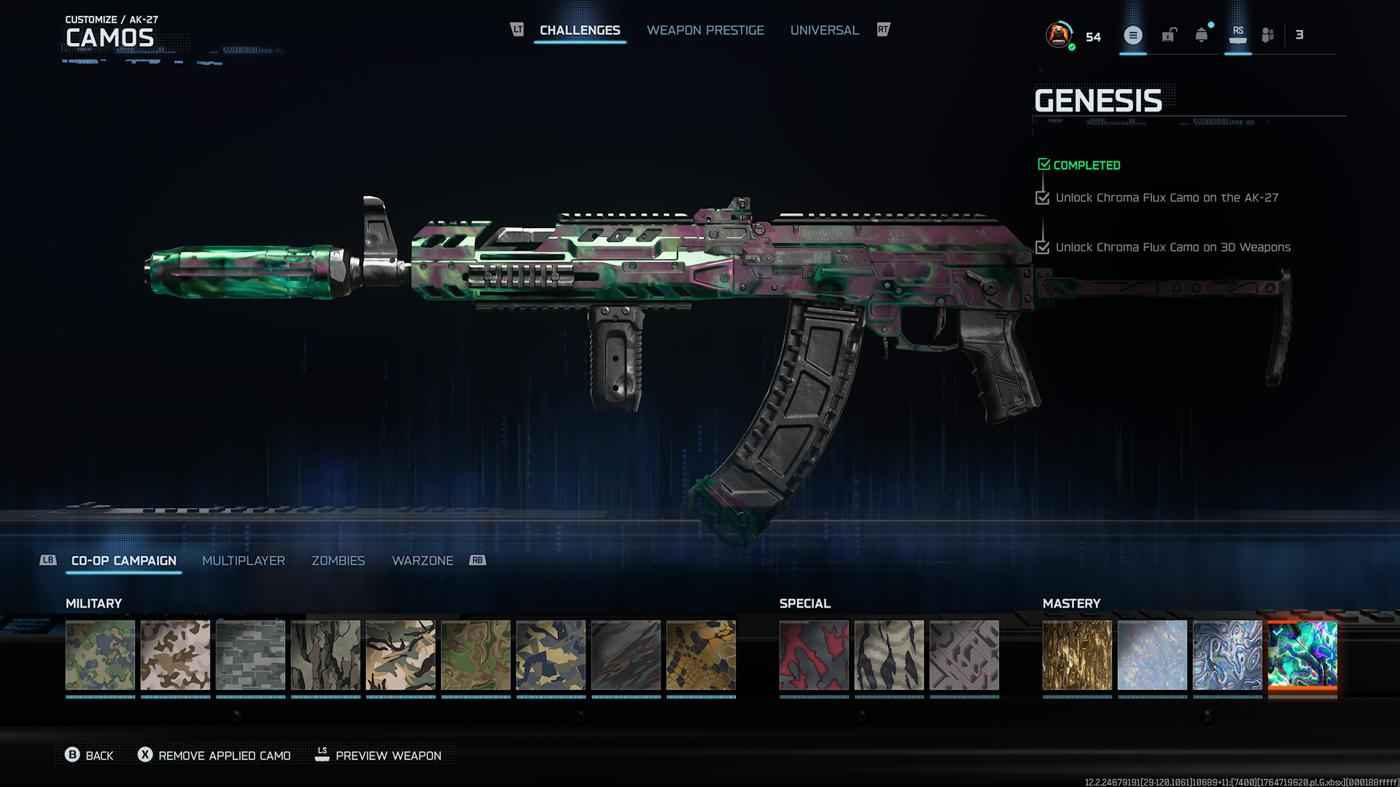Open the notifications bell
This screenshot has width=1400, height=787.
[1201, 35]
